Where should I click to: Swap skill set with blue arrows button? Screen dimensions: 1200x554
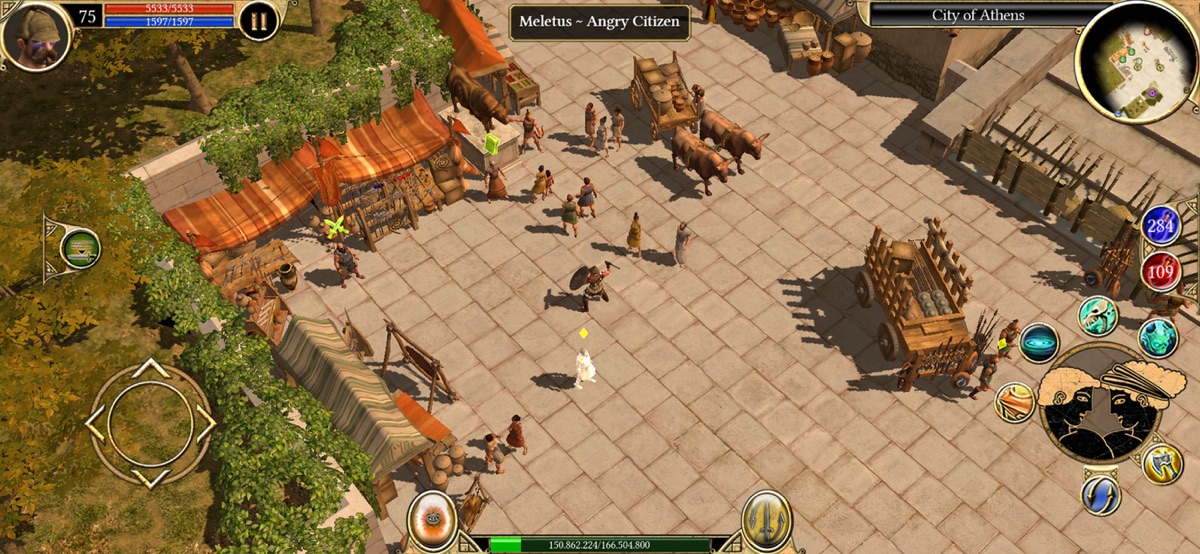(1100, 495)
